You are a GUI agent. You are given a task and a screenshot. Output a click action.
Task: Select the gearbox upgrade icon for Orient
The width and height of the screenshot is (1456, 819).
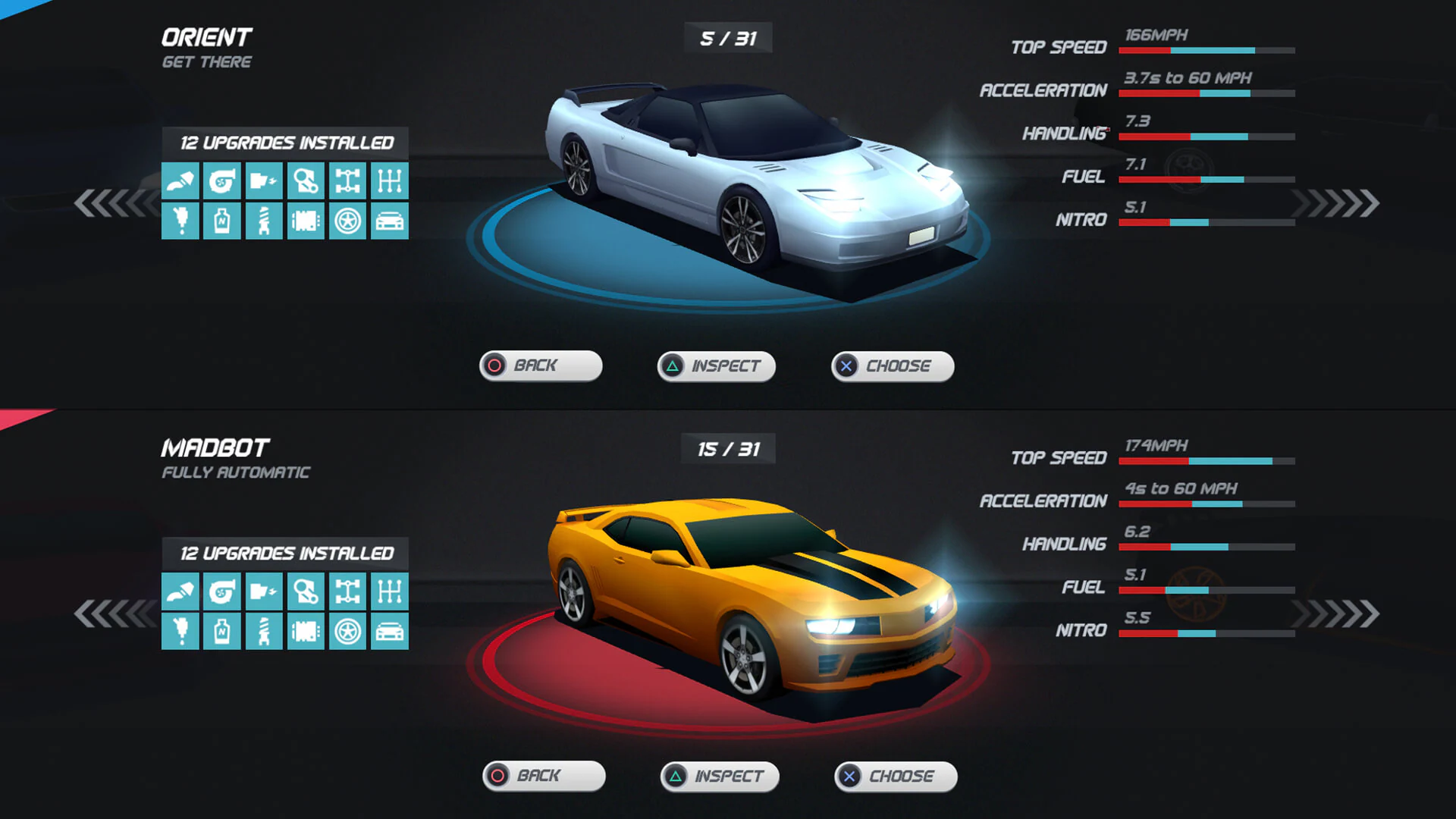(x=390, y=180)
